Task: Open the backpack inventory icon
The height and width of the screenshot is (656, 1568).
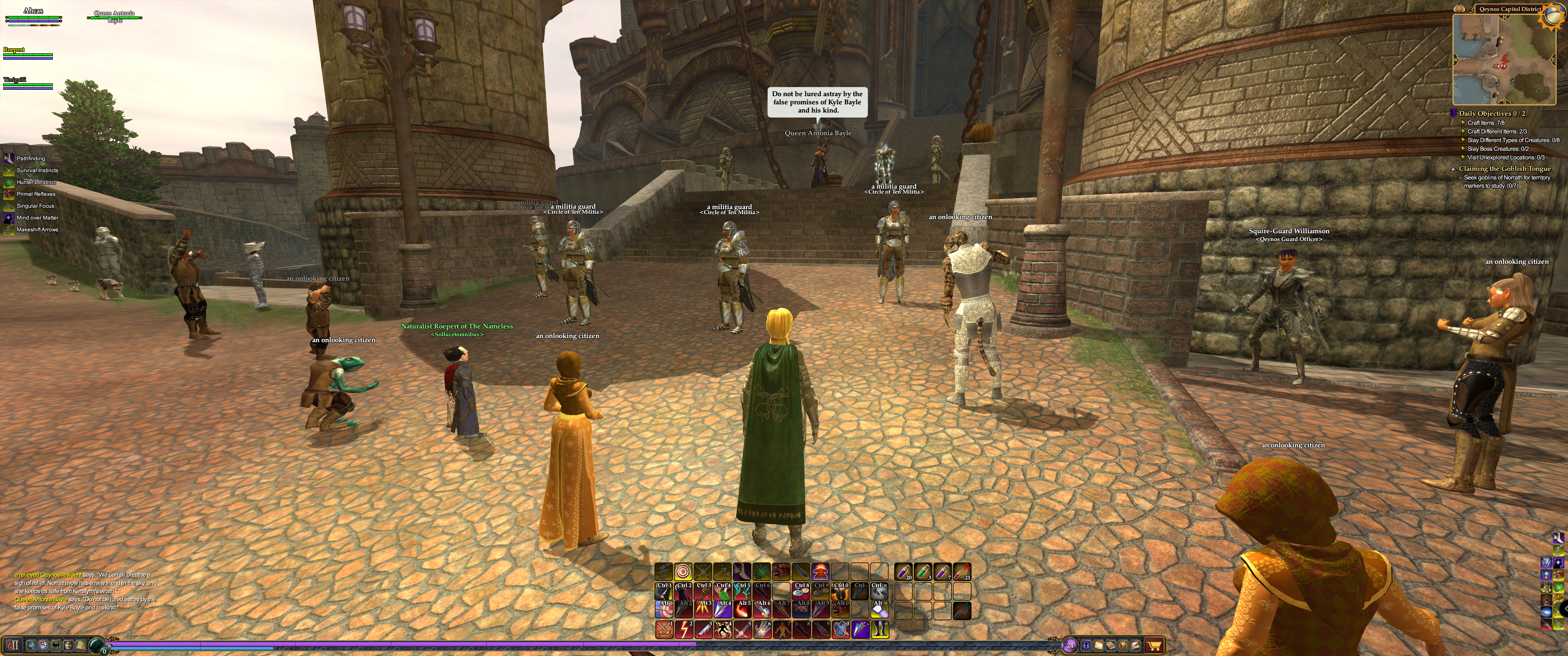Action: click(1123, 645)
